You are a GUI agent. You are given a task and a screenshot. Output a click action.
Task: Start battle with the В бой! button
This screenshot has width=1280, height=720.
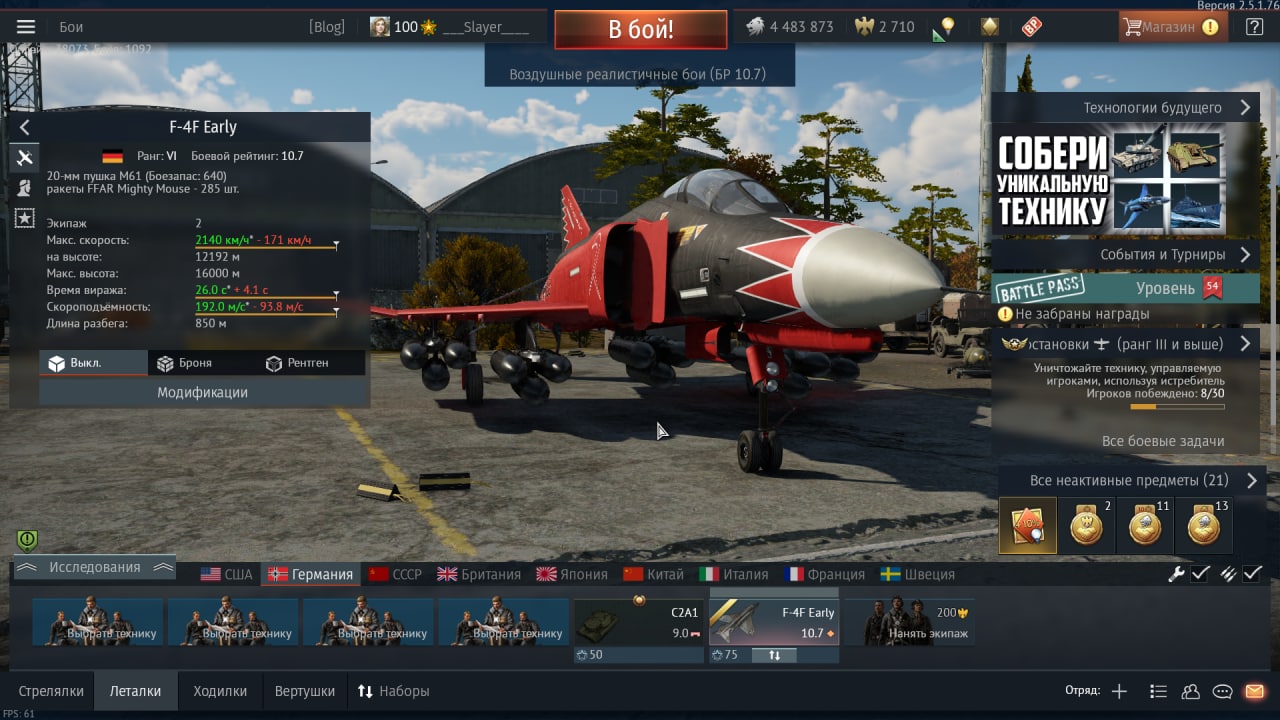(641, 29)
